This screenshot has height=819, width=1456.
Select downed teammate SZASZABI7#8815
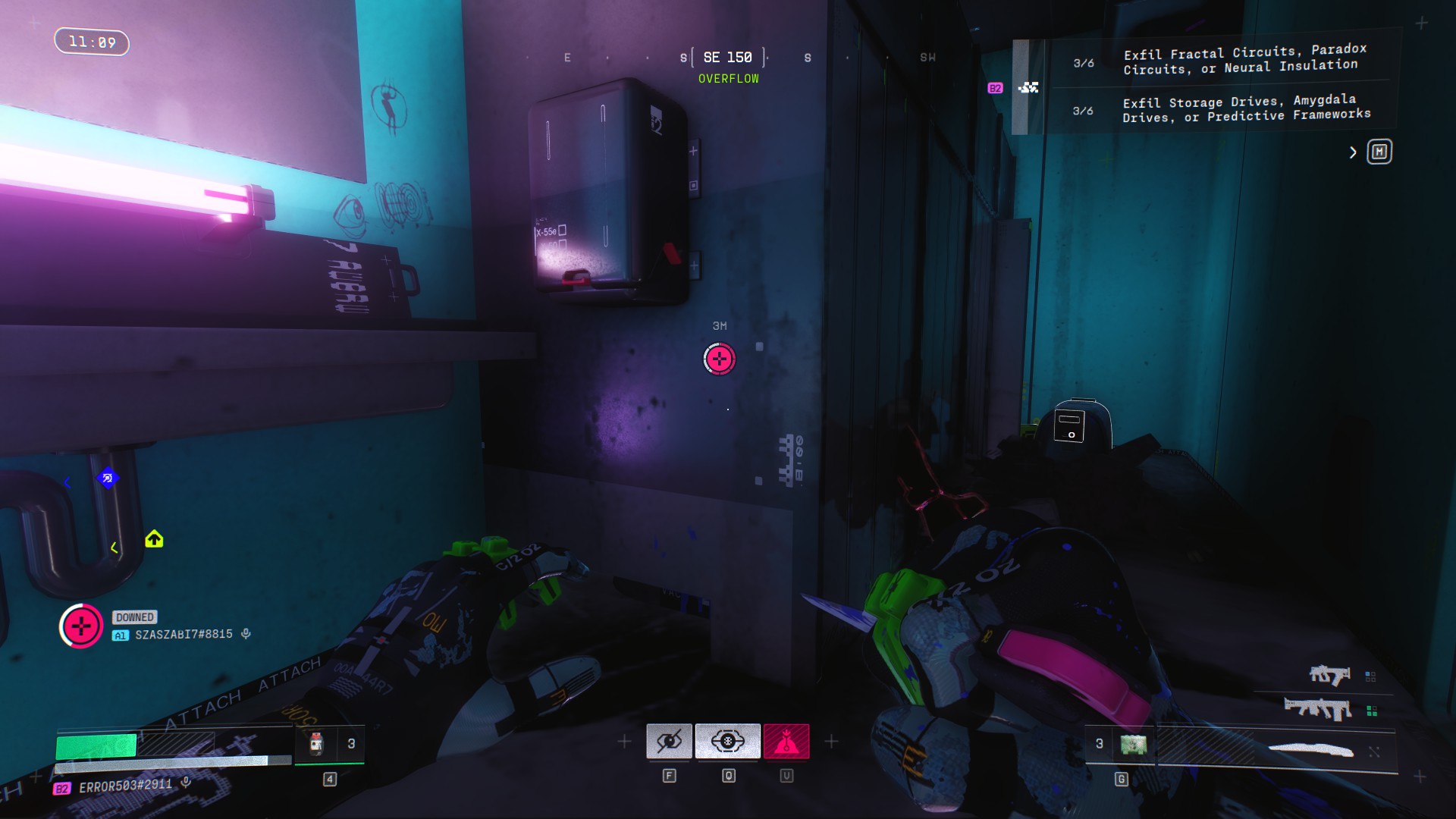[184, 635]
